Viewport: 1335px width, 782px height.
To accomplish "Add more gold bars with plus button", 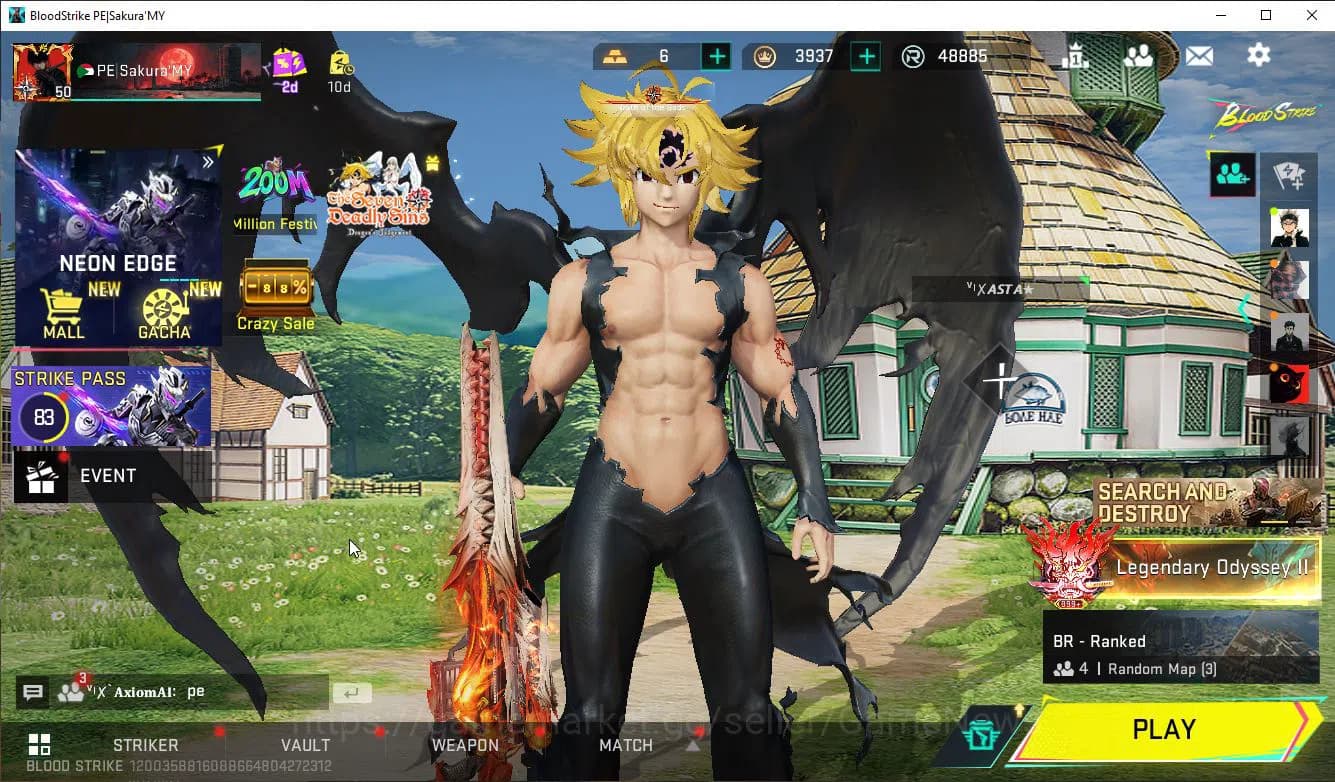I will 716,56.
